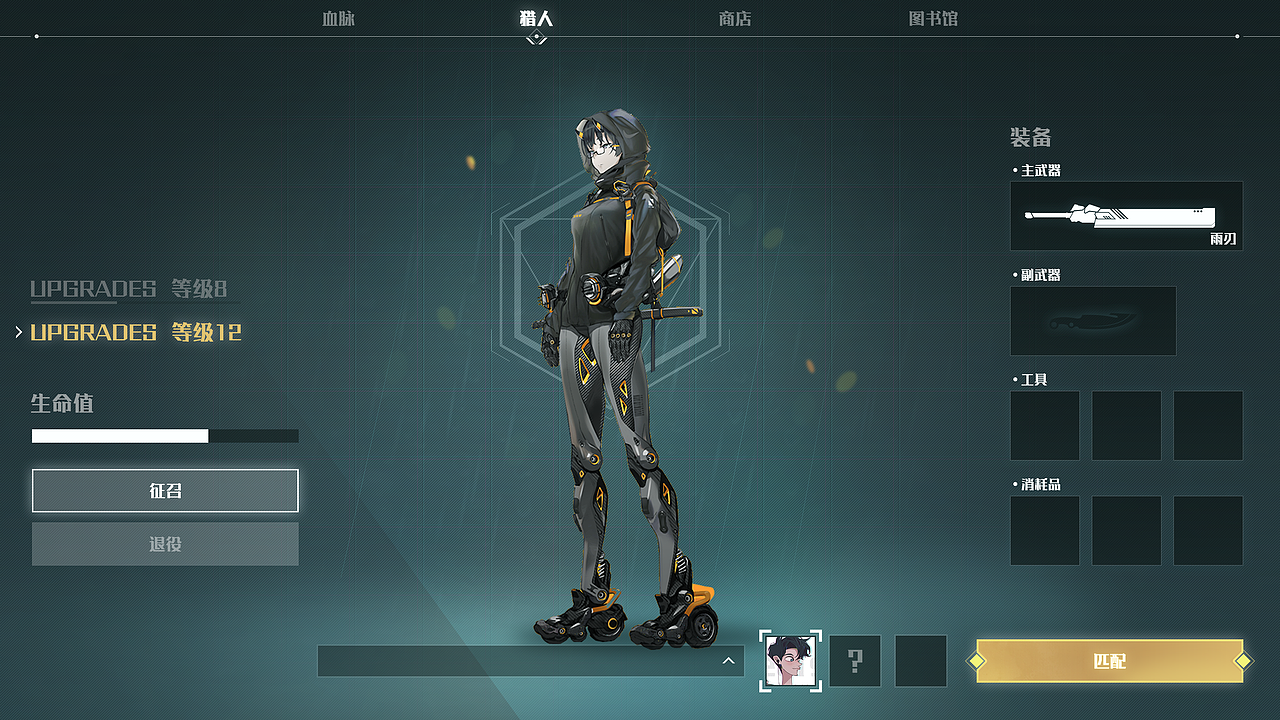The image size is (1280, 720).
Task: Click the second 工具 tool slot
Action: point(1126,425)
